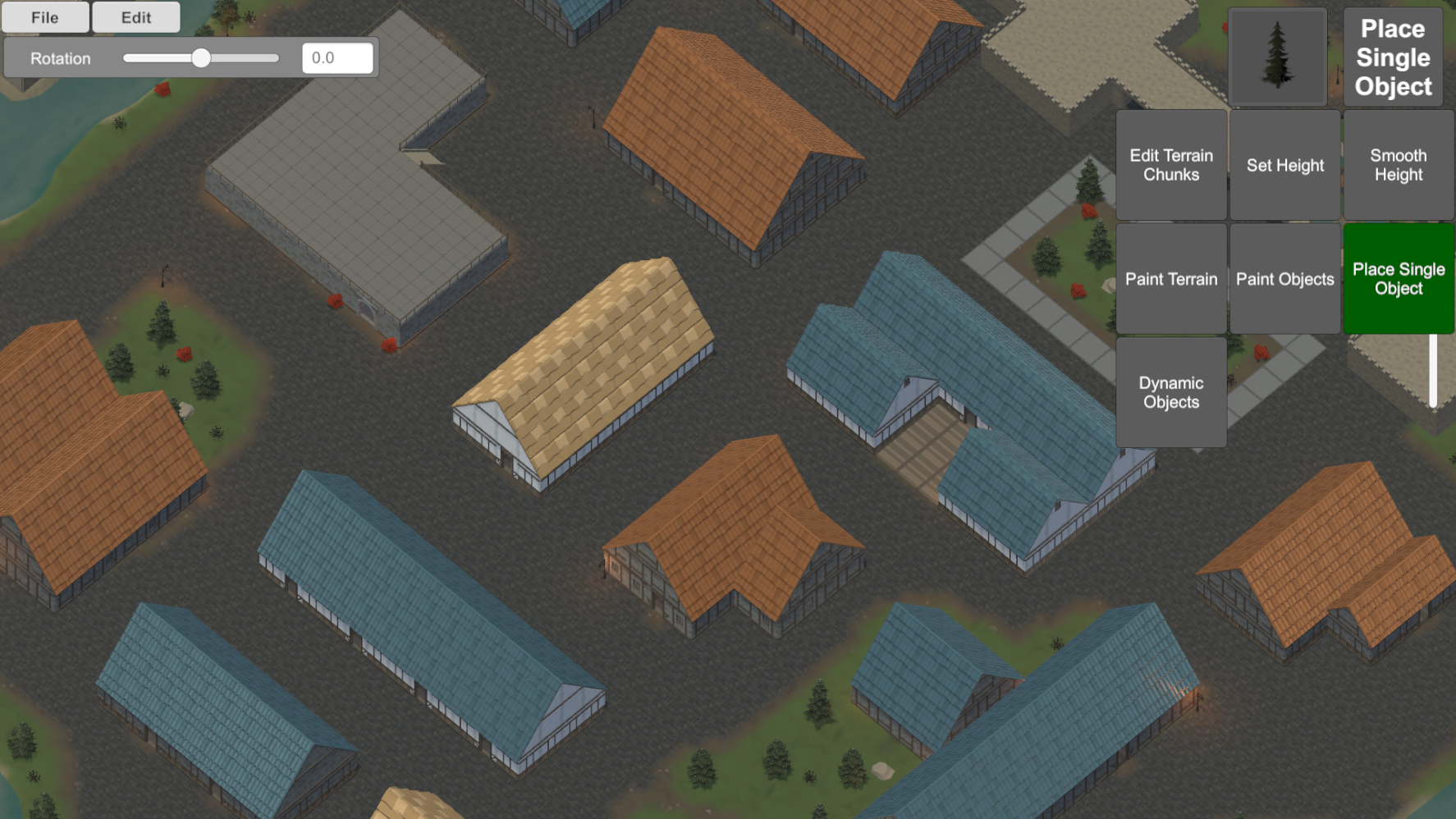This screenshot has width=1456, height=819.
Task: Click the large Place Single Object header
Action: [1393, 57]
